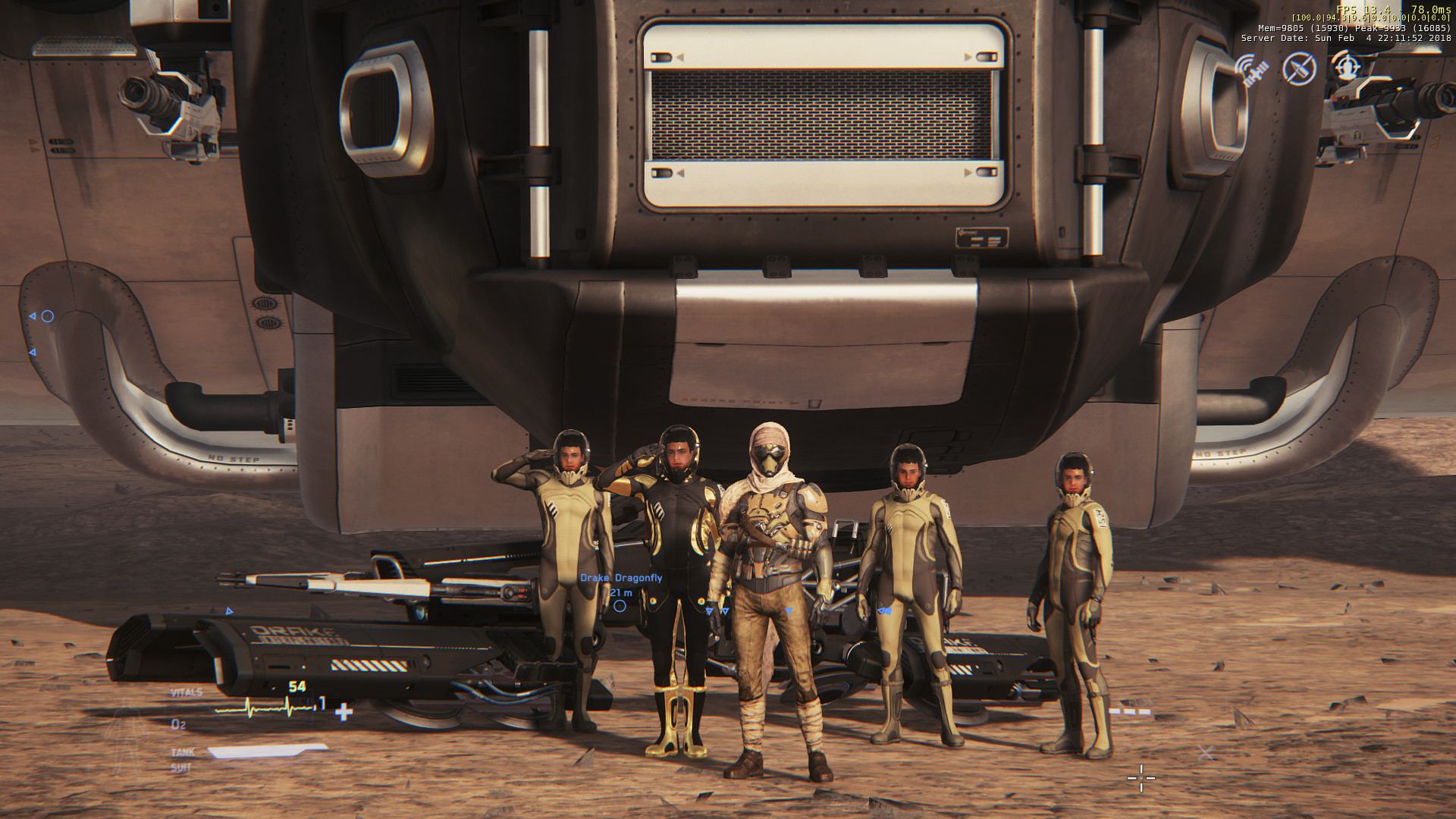
Task: Expand the left-pointing arrow marker on left side
Action: (33, 351)
